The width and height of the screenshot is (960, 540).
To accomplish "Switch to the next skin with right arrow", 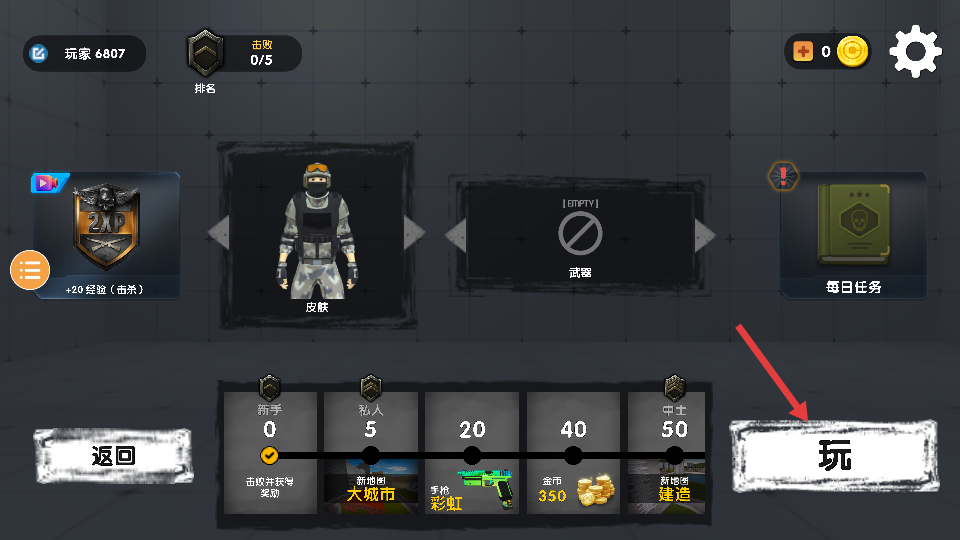I will point(414,234).
